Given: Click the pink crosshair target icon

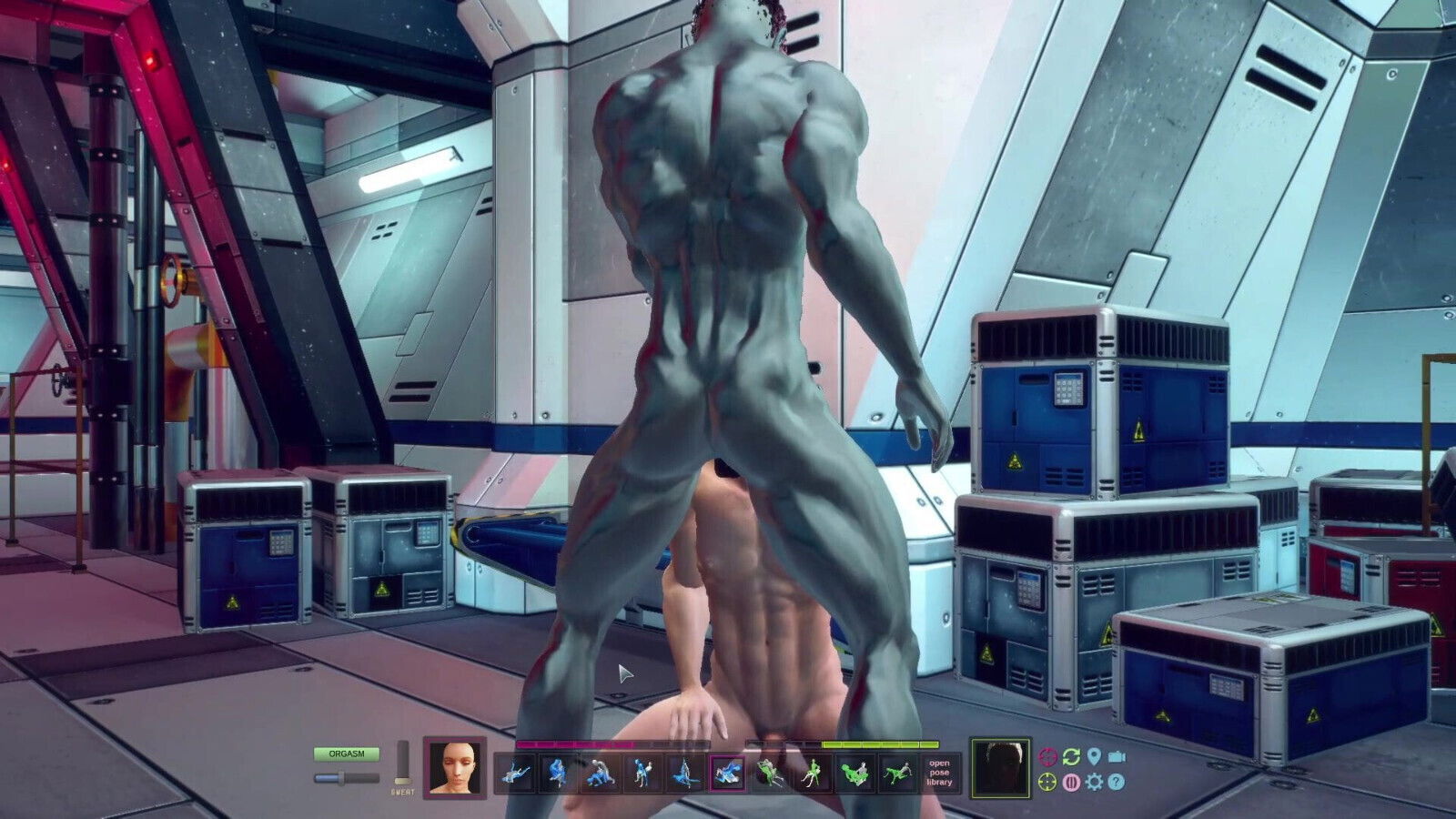Looking at the screenshot, I should click(x=1048, y=757).
